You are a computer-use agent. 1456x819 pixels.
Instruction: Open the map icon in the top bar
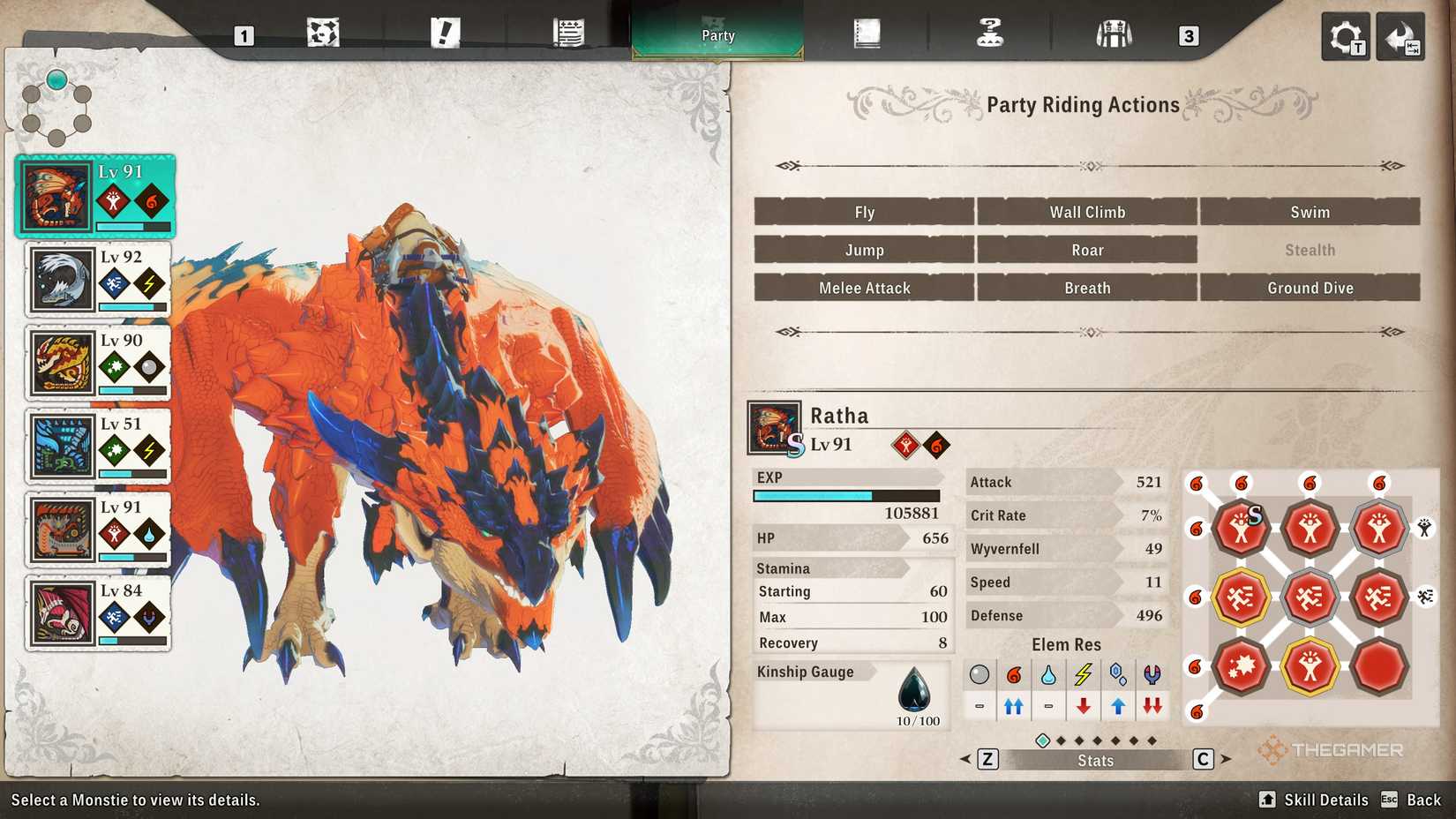pyautogui.click(x=322, y=34)
